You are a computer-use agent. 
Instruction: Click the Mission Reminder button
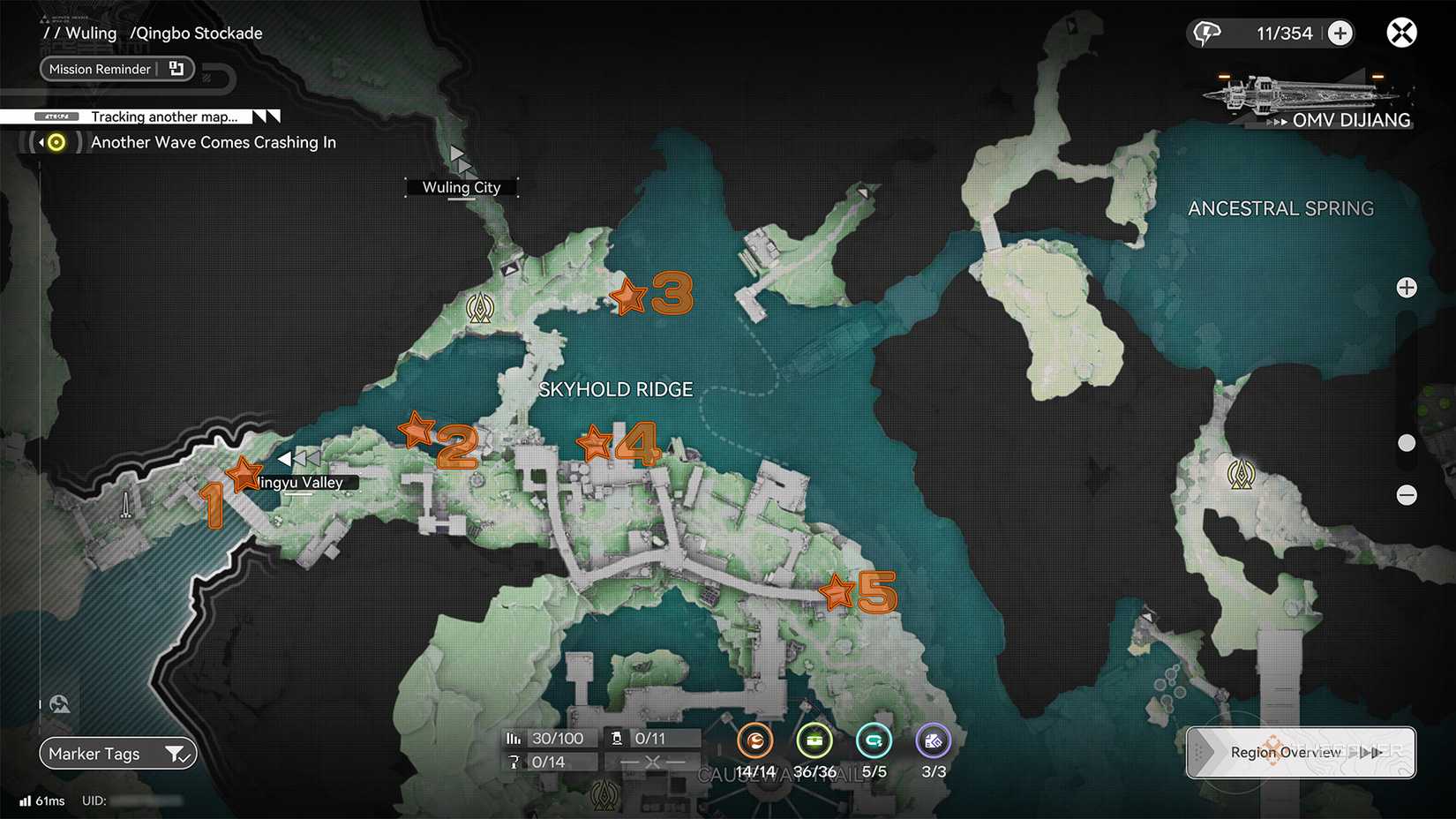click(99, 68)
